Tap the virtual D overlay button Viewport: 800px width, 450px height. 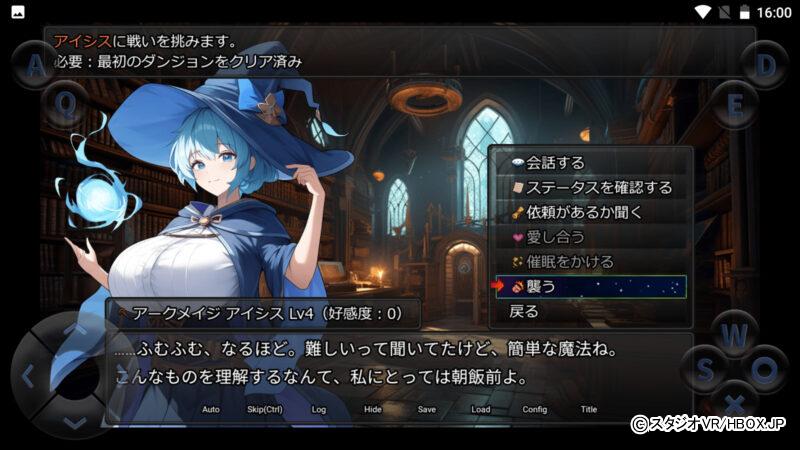[765, 65]
